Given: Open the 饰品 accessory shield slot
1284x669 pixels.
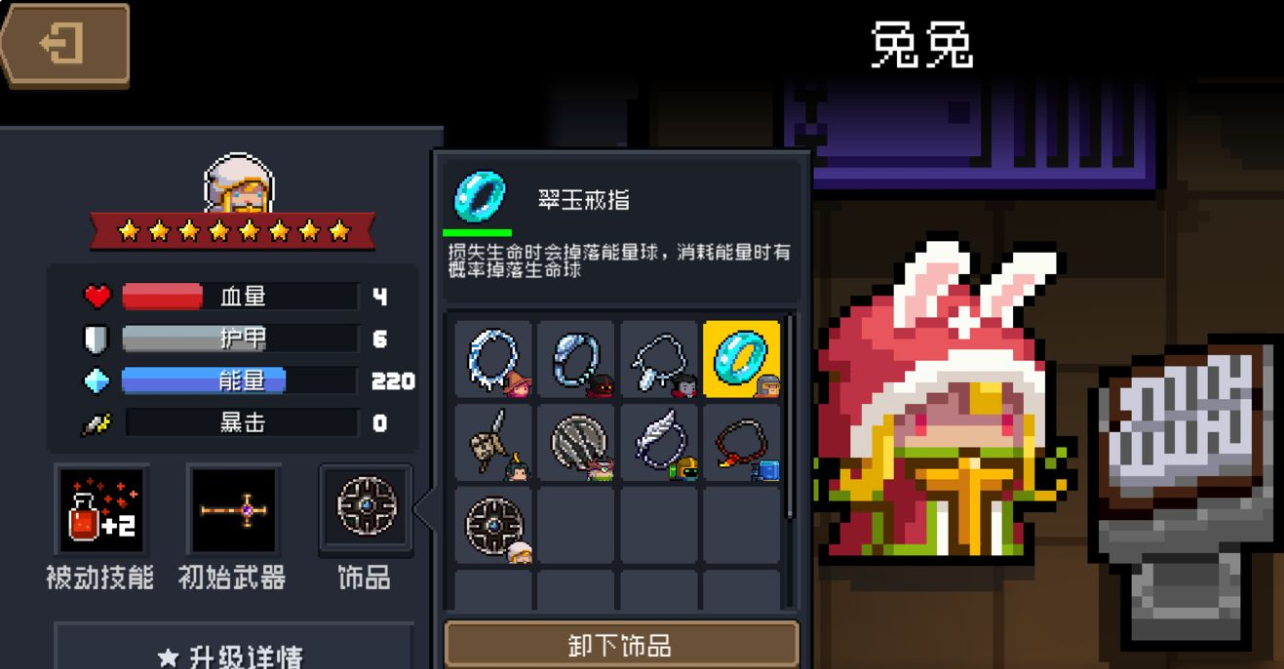Looking at the screenshot, I should coord(365,507).
